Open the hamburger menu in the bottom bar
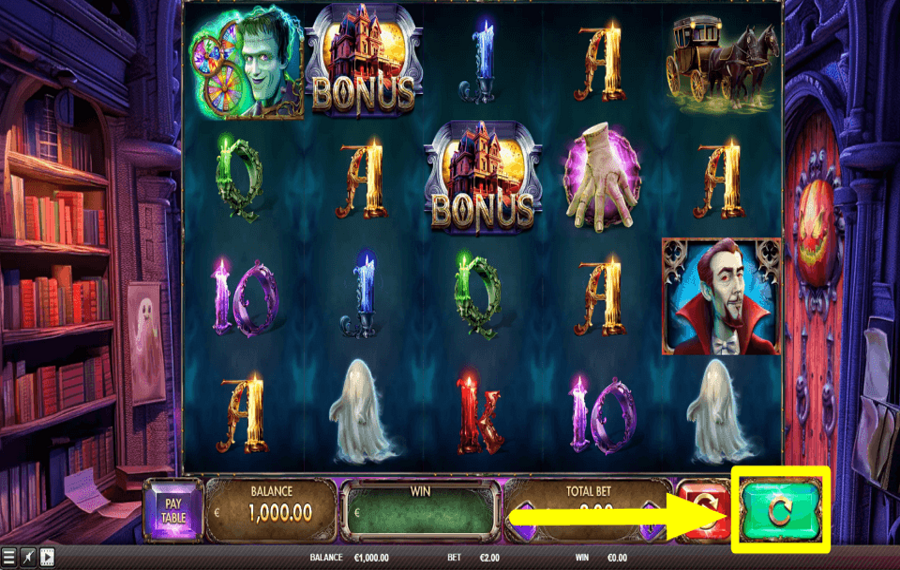Image resolution: width=900 pixels, height=570 pixels. [x=9, y=558]
